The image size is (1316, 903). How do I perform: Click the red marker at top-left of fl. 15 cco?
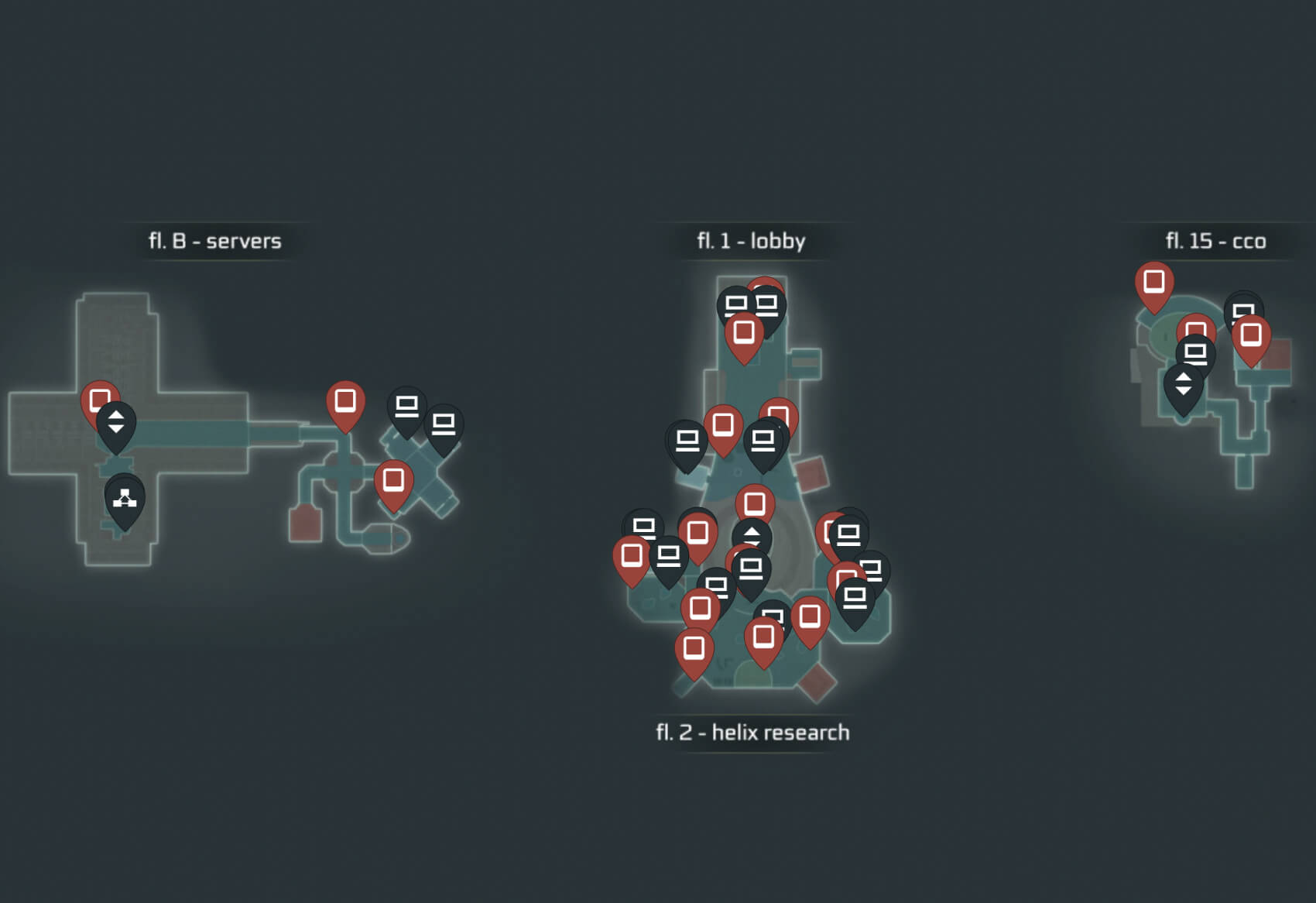(x=1153, y=283)
